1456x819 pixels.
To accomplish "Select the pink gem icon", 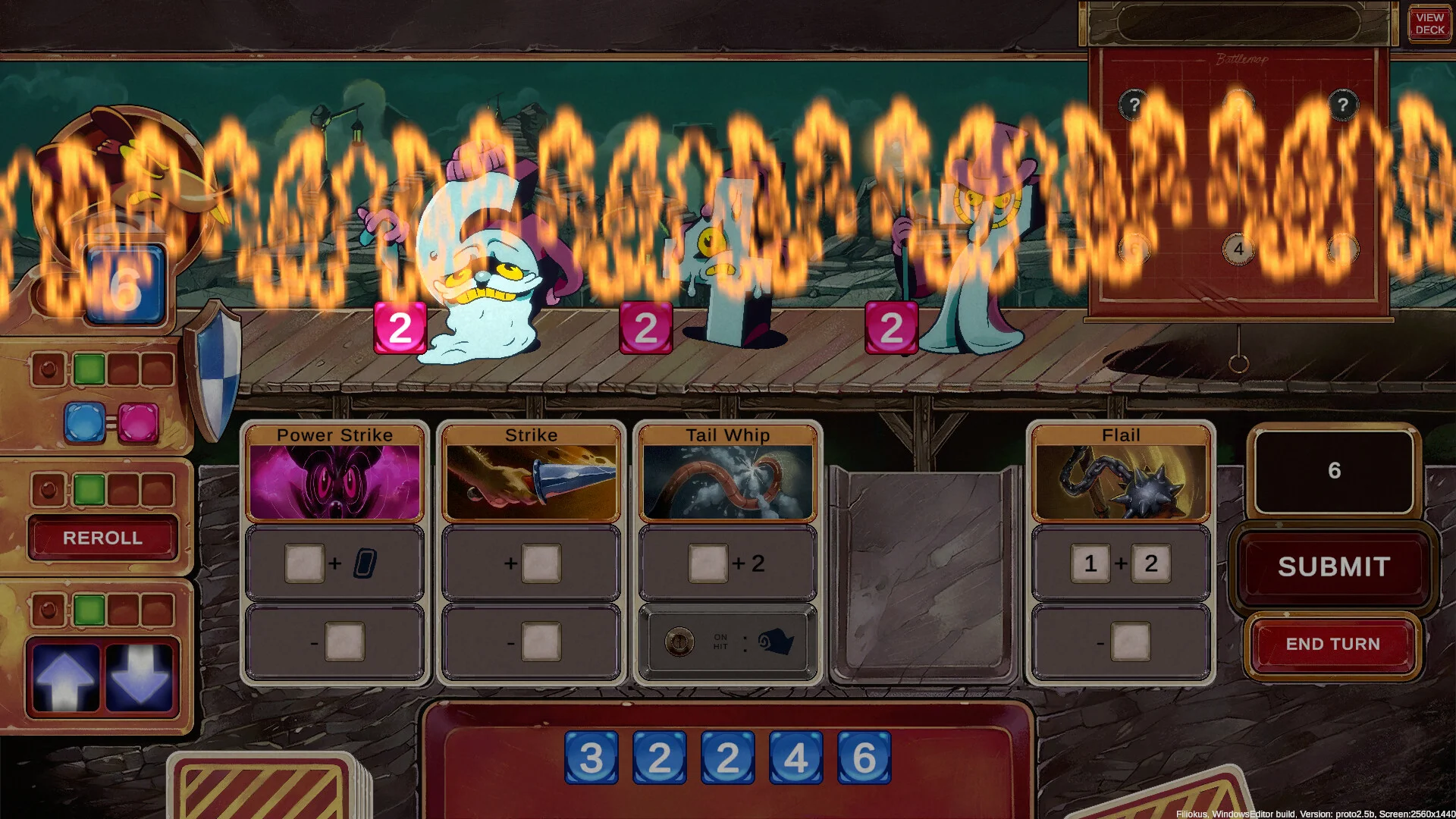I will tap(138, 422).
